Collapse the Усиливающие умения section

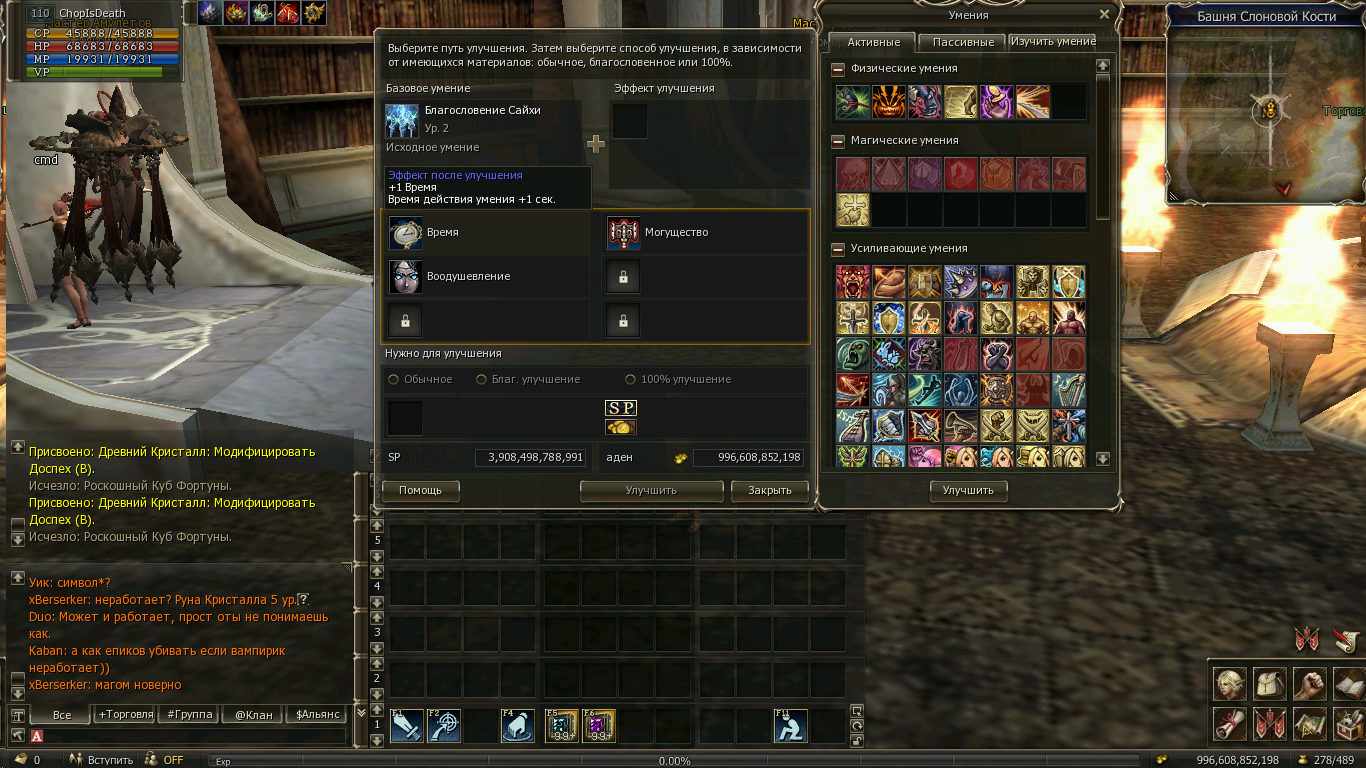(x=837, y=249)
